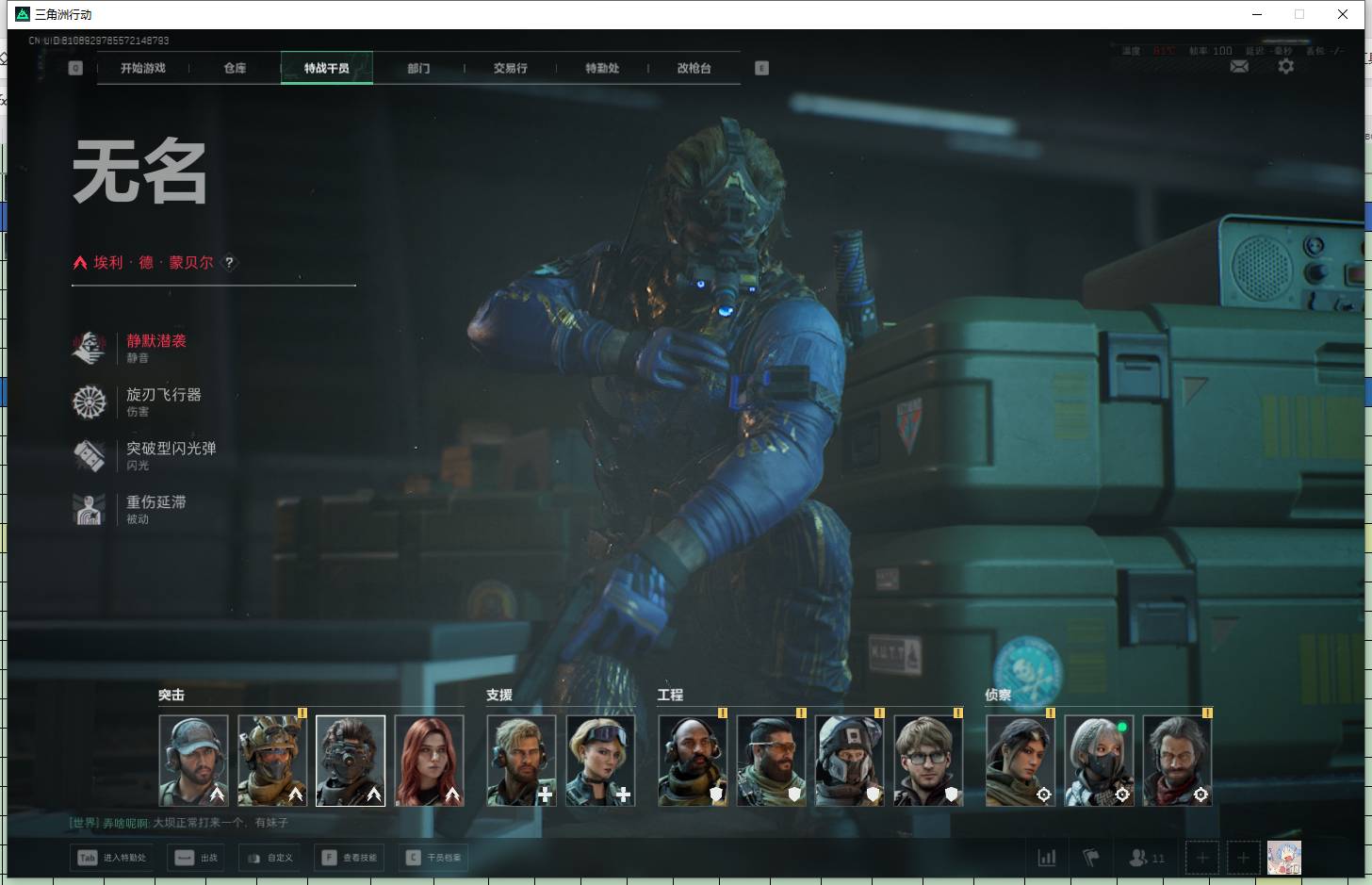This screenshot has height=885, width=1372.
Task: Open the 开始游戏 tab
Action: (143, 68)
